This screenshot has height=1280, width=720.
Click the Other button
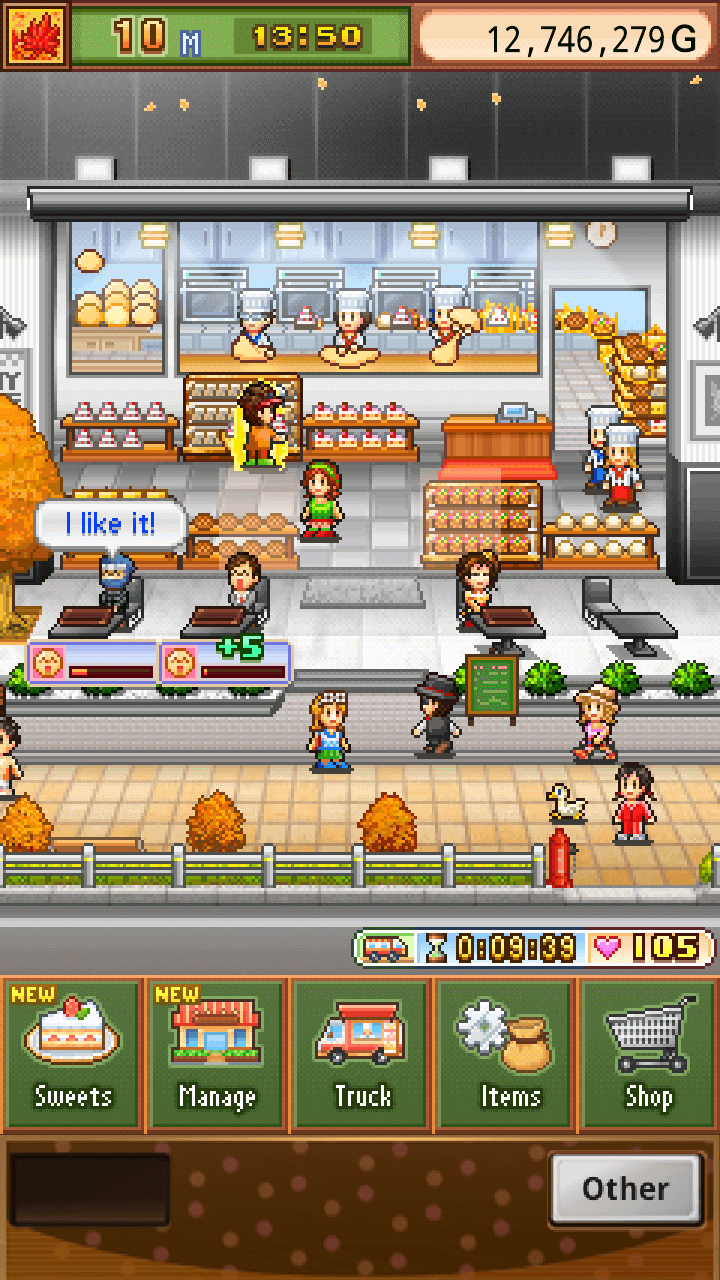[626, 1189]
